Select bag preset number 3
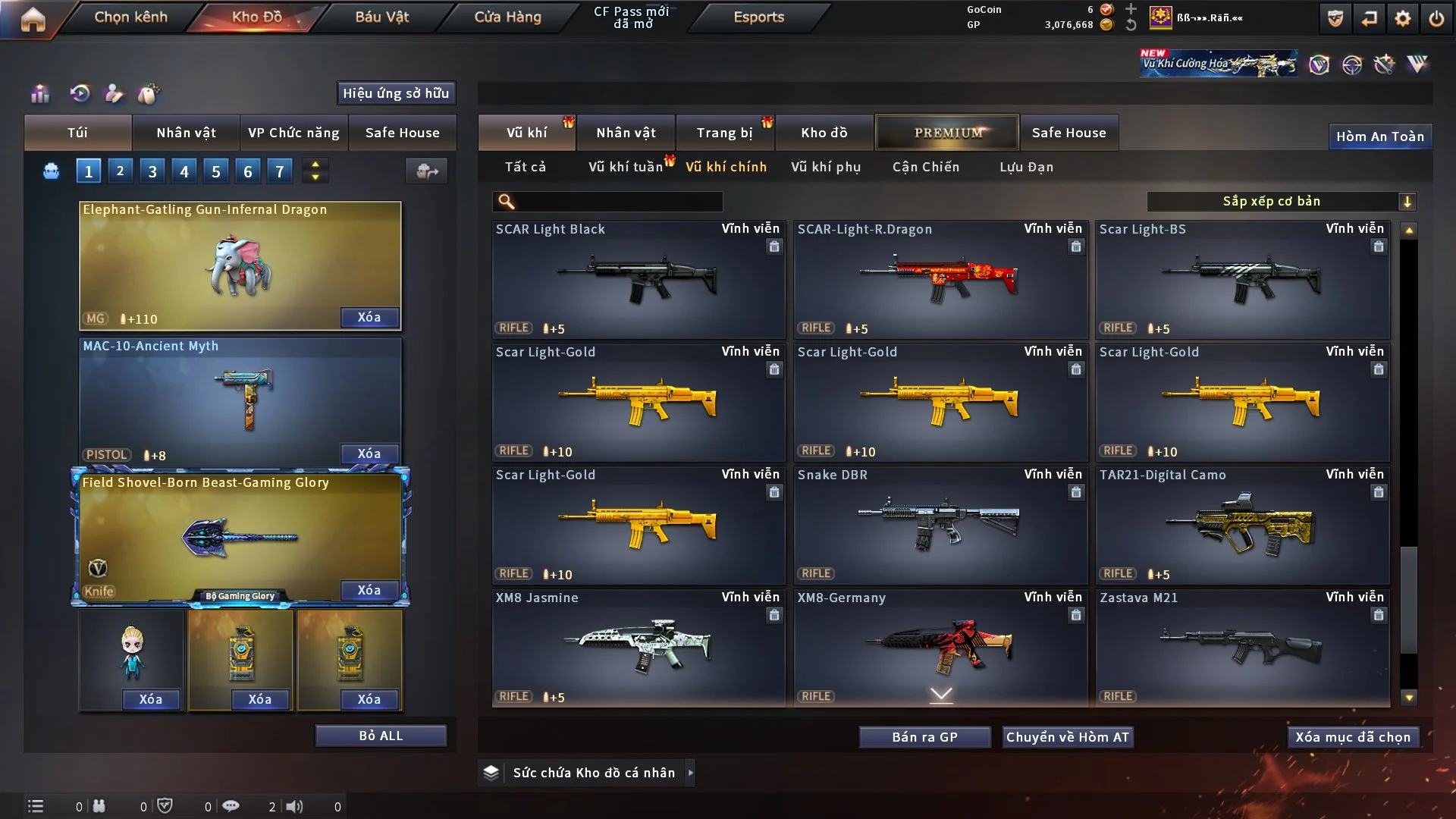This screenshot has height=819, width=1456. [152, 171]
